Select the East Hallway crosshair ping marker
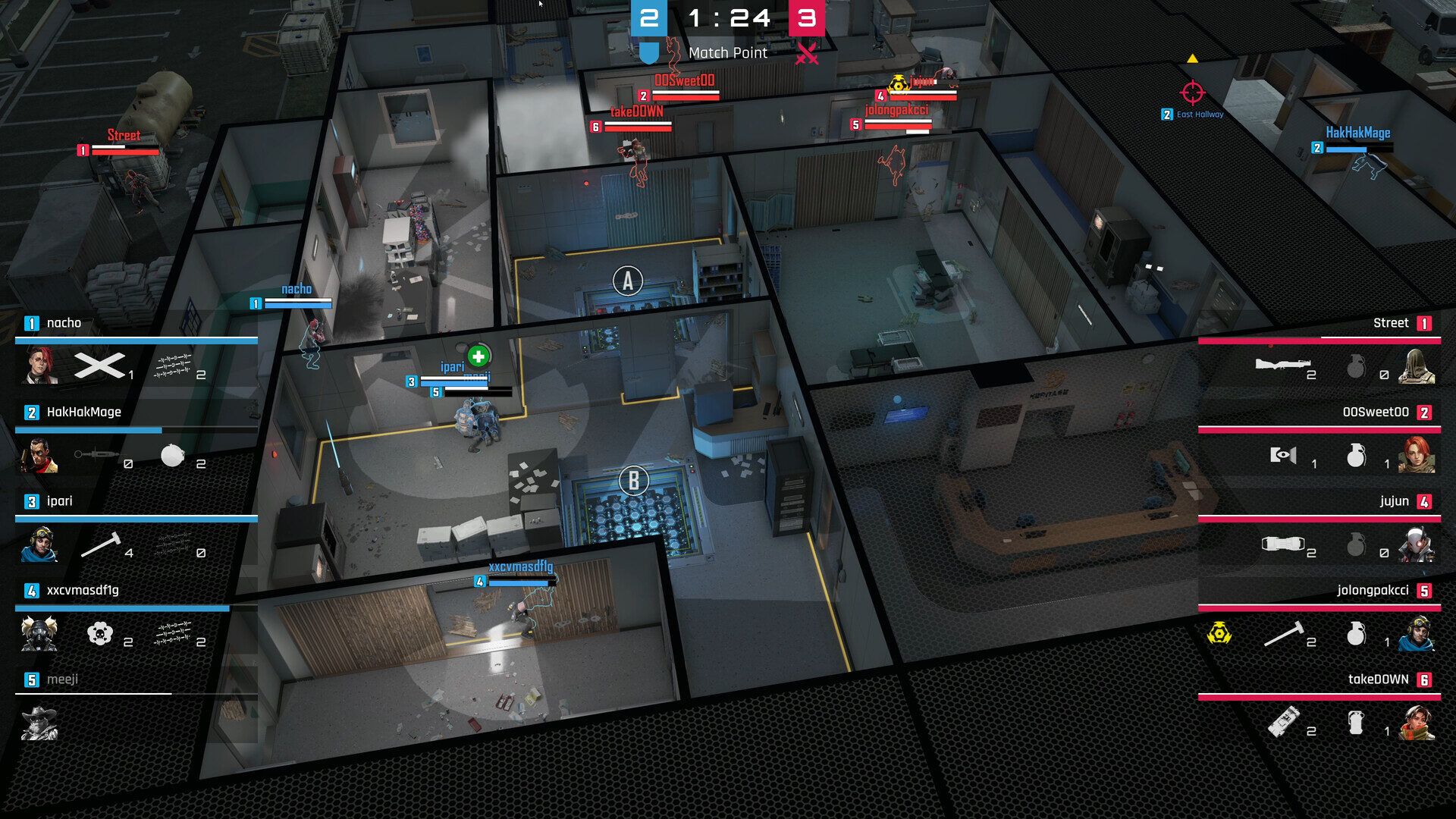This screenshot has width=1456, height=819. coord(1192,93)
